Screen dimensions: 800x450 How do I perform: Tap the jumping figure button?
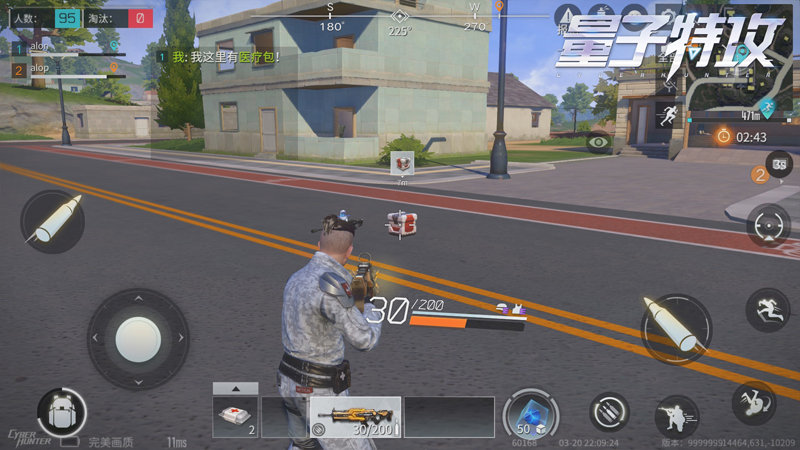tap(767, 309)
